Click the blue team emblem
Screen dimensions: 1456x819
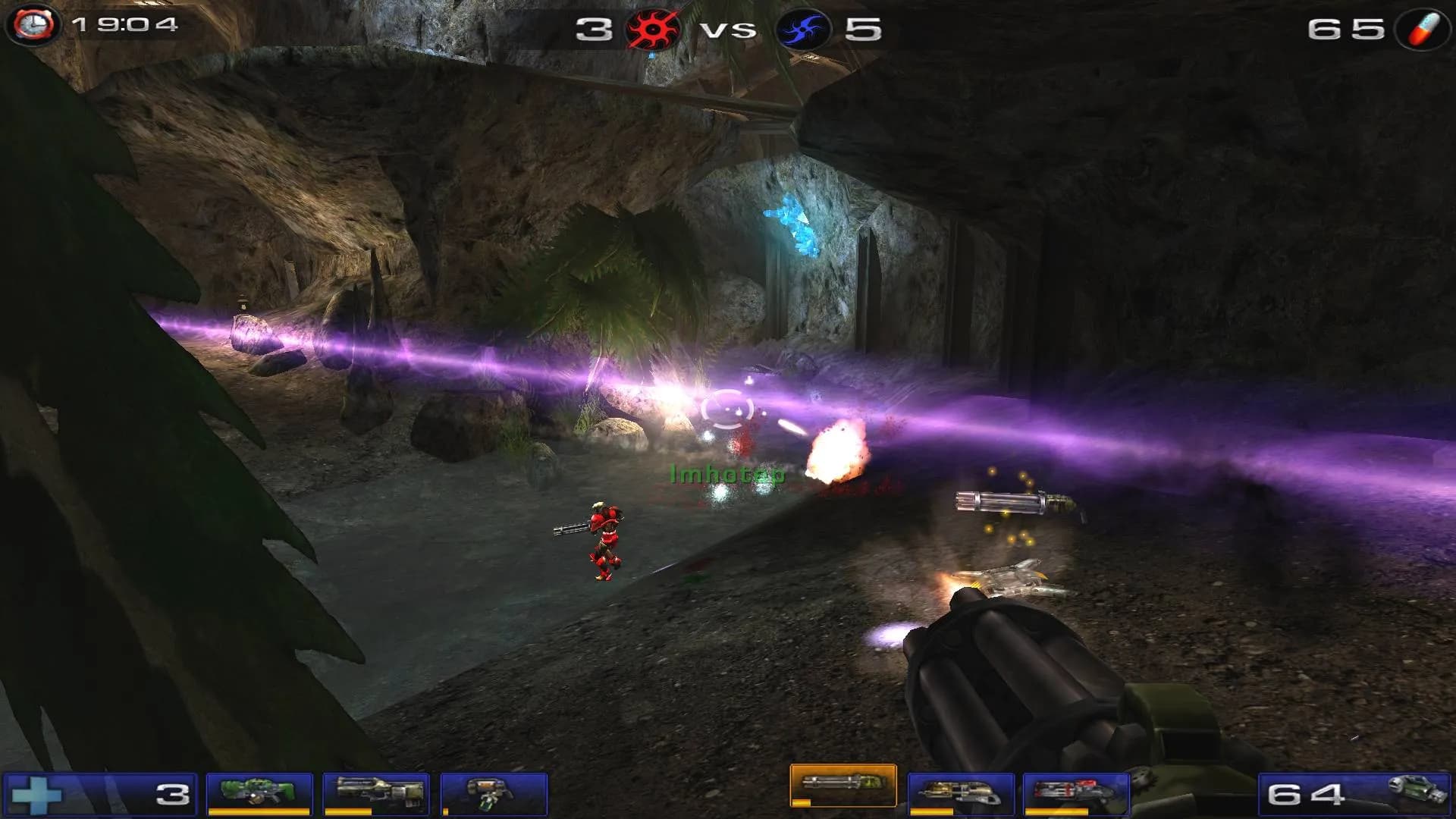click(801, 29)
